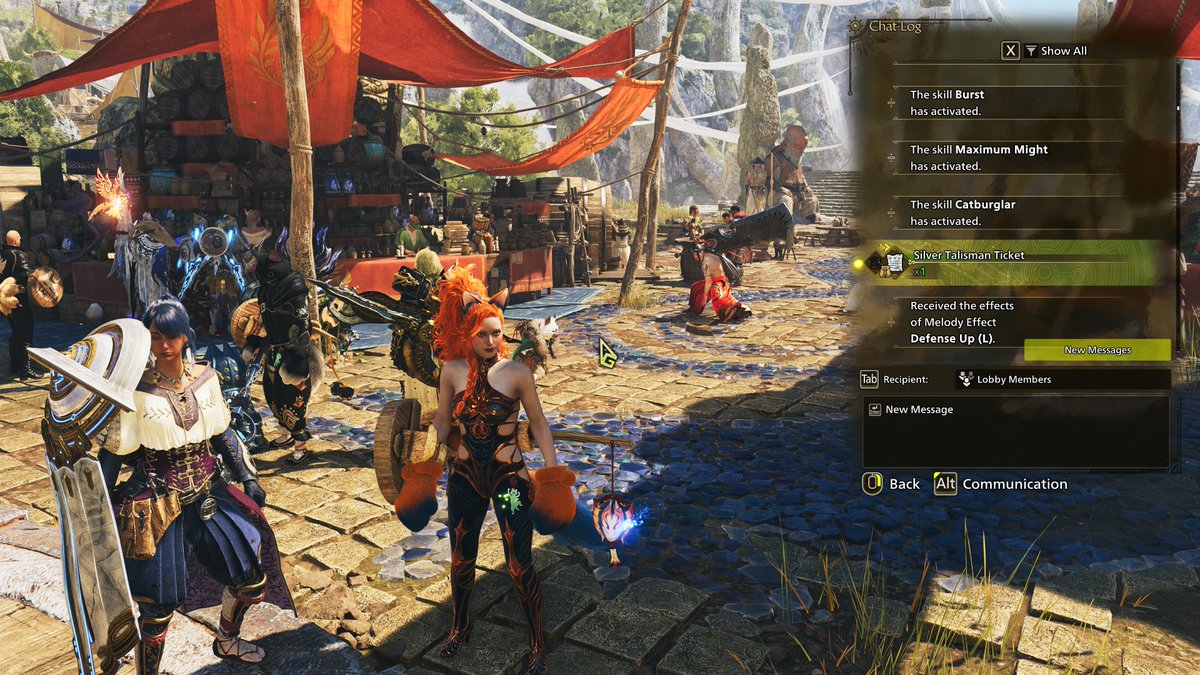Change the Lobby Members recipient
The image size is (1200, 675).
coord(1014,379)
